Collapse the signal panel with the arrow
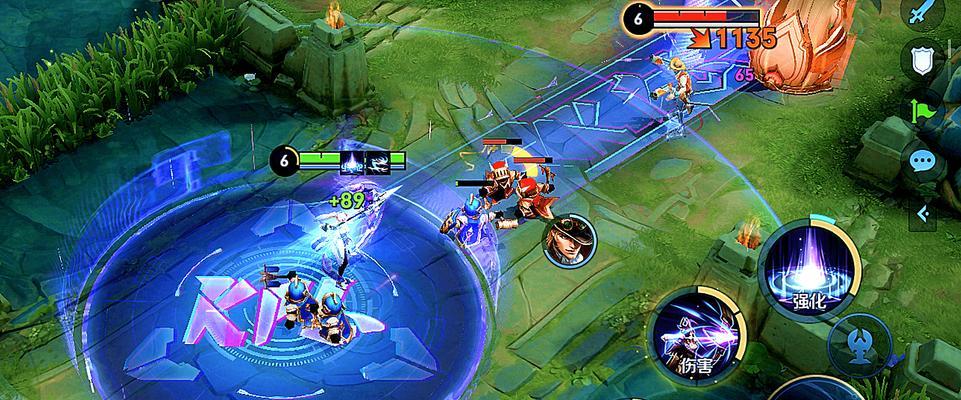 pos(922,211)
